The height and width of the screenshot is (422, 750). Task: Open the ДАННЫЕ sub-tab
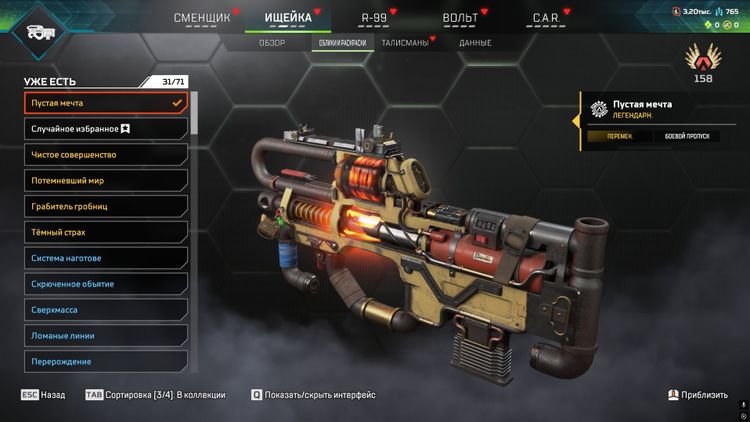coord(475,43)
